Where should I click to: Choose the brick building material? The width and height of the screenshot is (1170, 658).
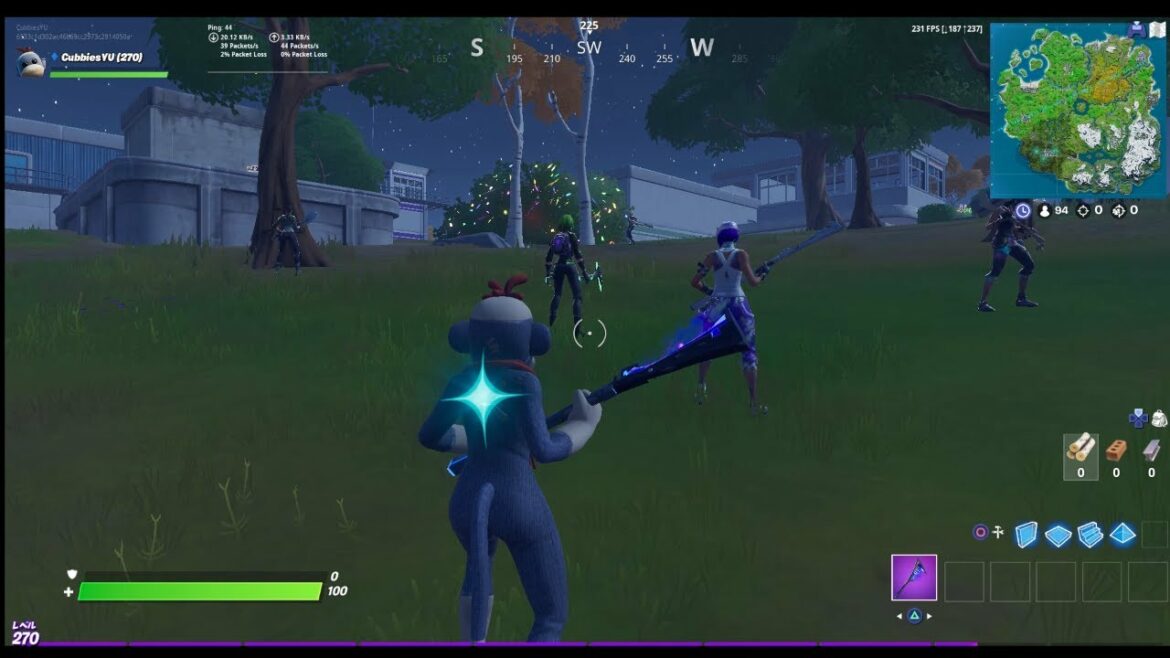(1116, 450)
